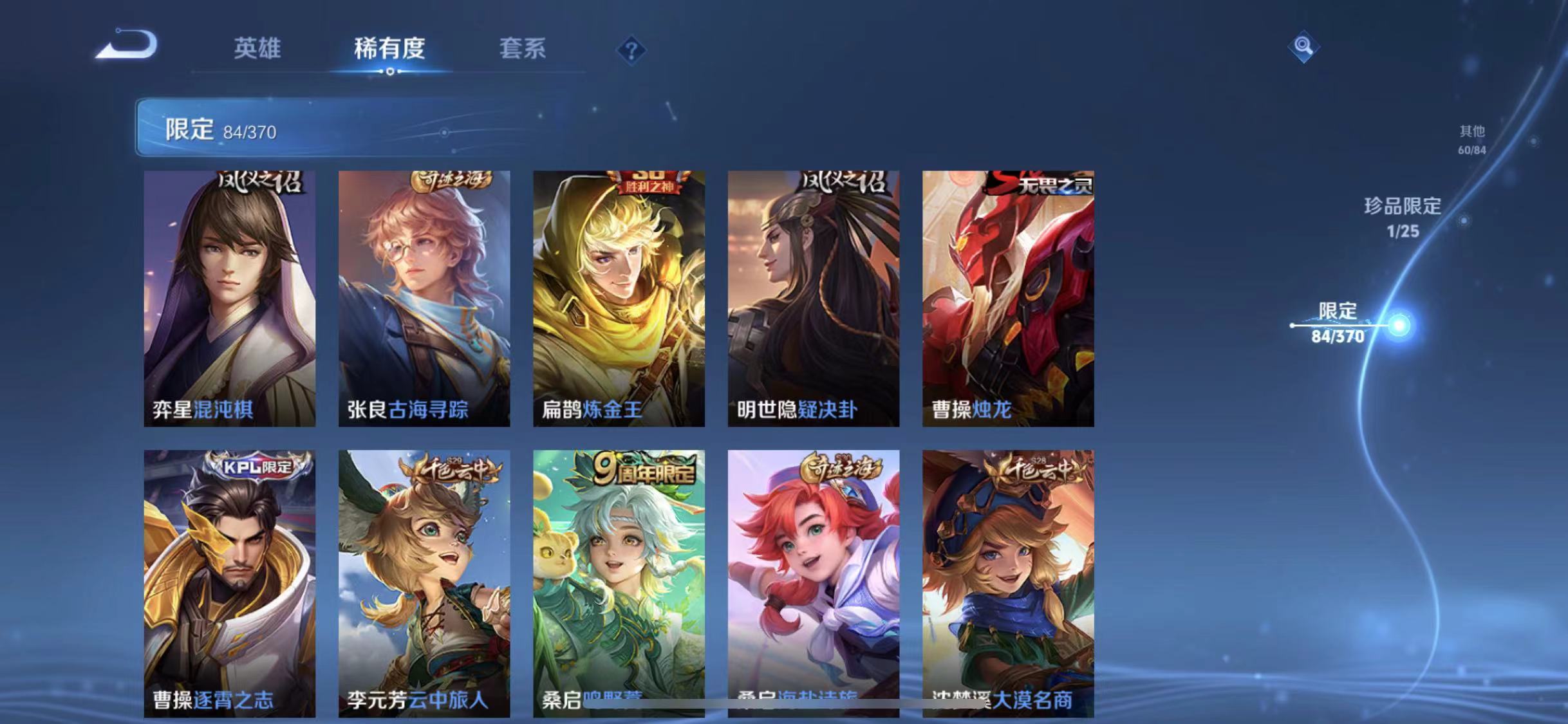1568x724 pixels.
Task: Select the 稀有度 tab
Action: pyautogui.click(x=389, y=50)
